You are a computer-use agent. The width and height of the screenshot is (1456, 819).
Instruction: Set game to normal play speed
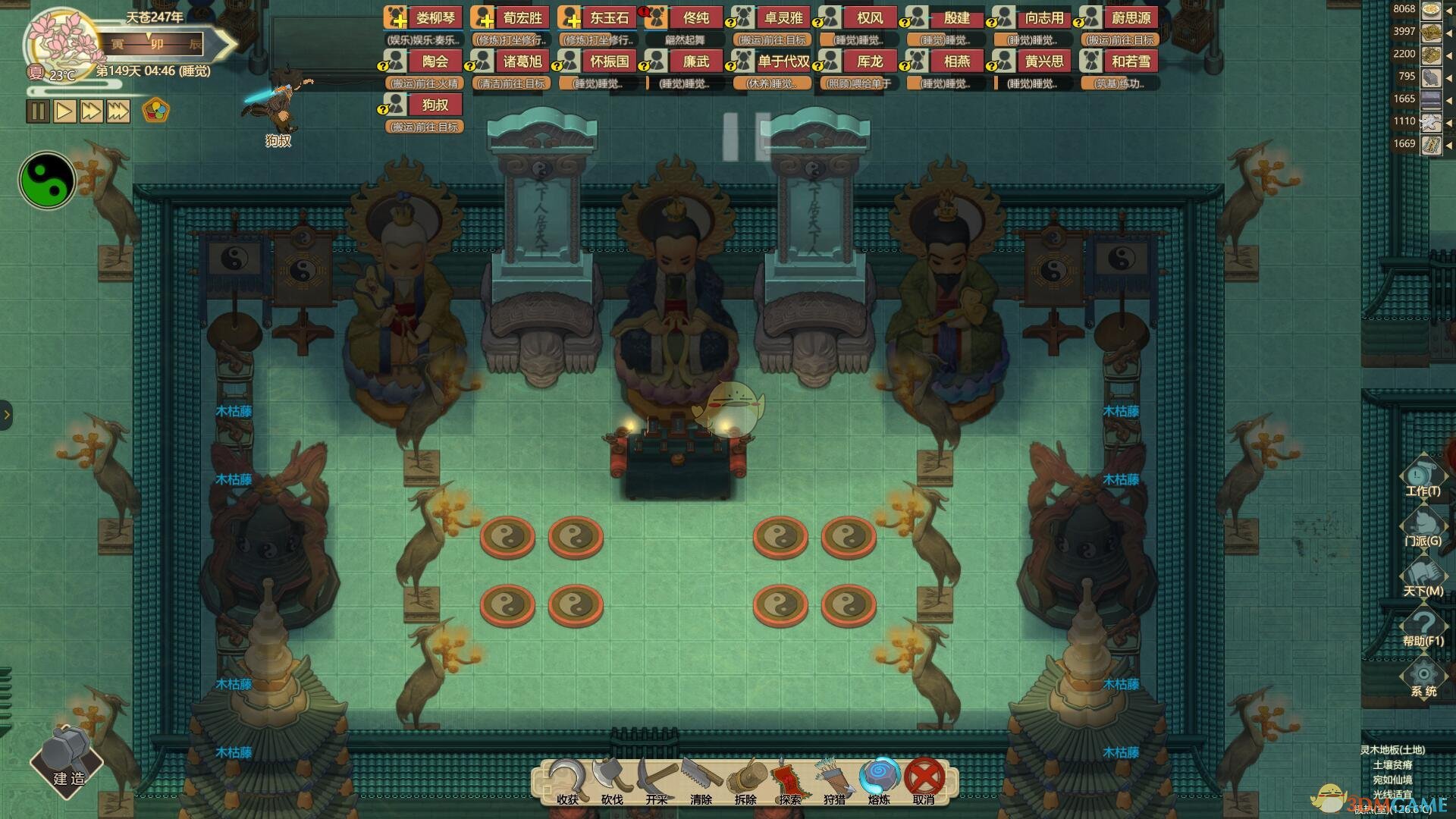point(64,111)
